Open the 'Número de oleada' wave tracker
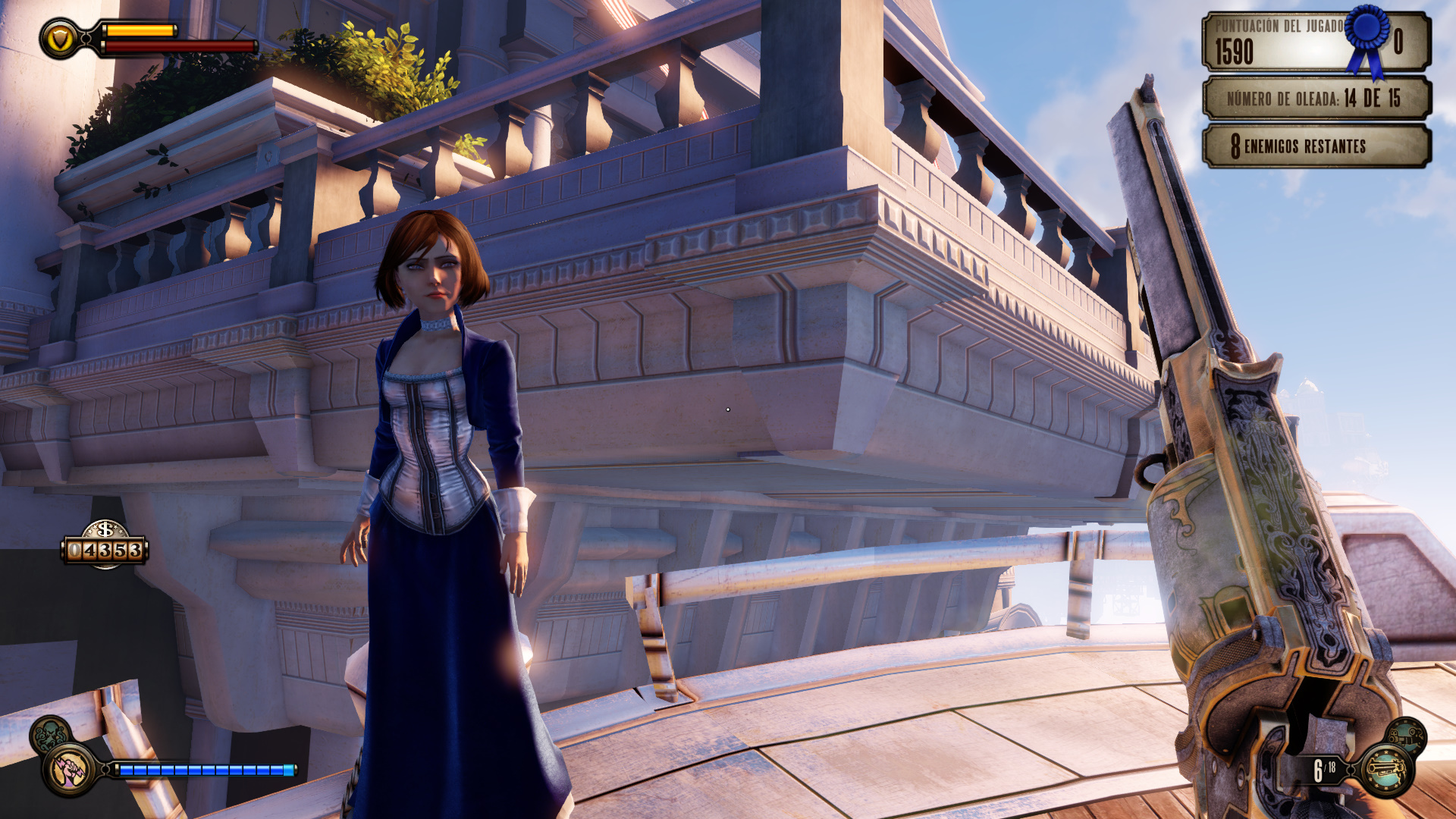 point(1316,99)
